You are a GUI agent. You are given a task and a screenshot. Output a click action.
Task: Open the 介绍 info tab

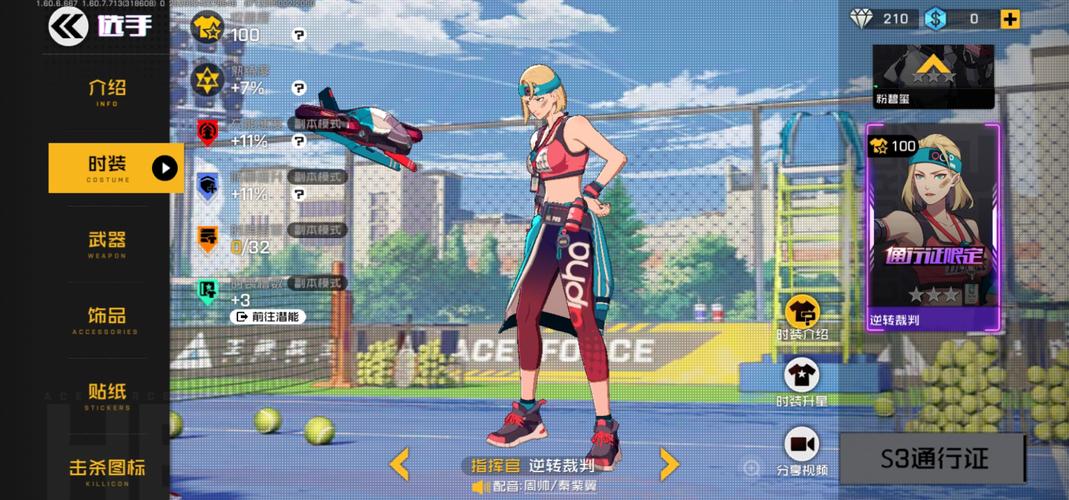coord(107,92)
